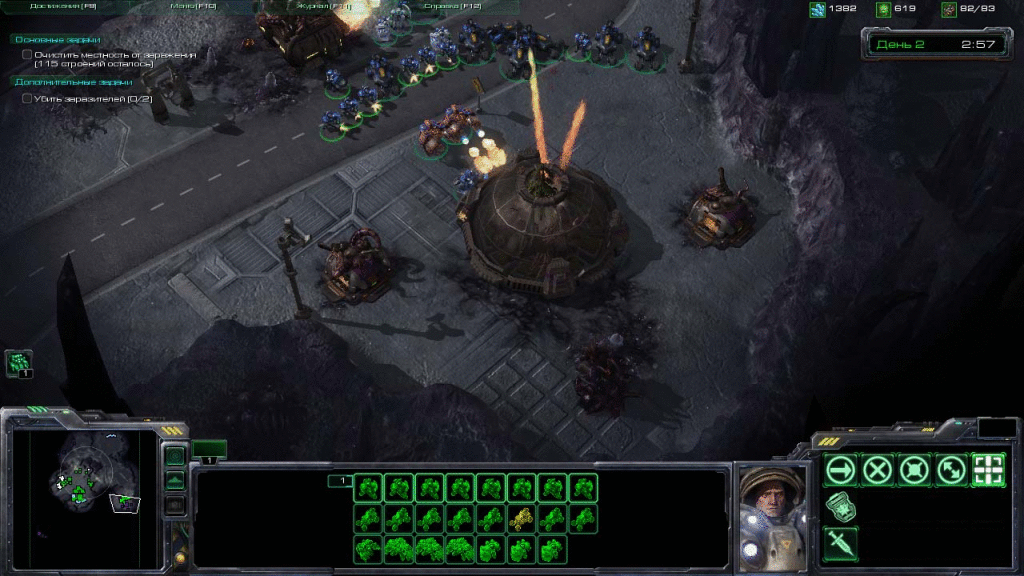This screenshot has height=576, width=1024.
Task: Select the Patrol command icon
Action: point(949,469)
